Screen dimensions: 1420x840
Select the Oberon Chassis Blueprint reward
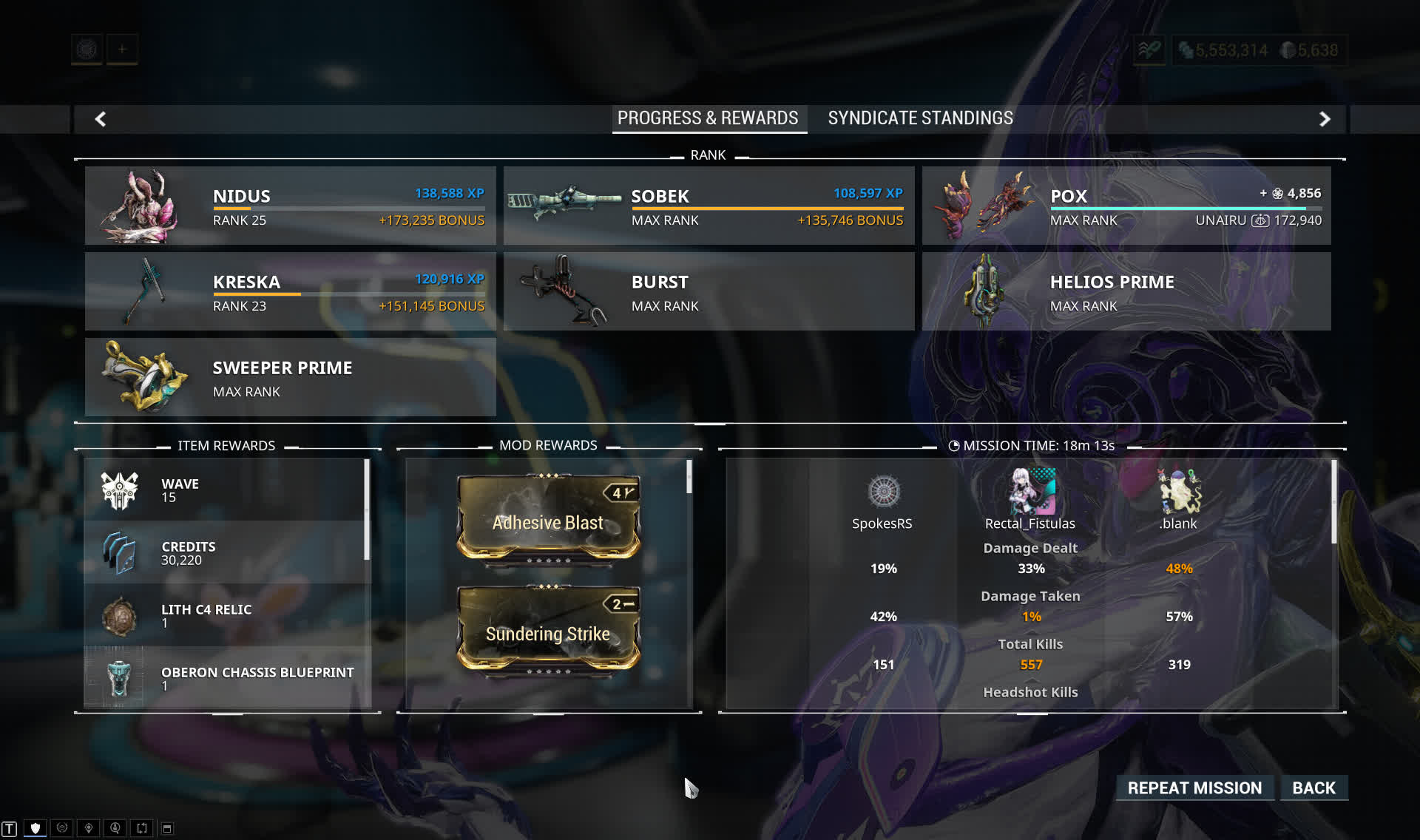tap(226, 678)
